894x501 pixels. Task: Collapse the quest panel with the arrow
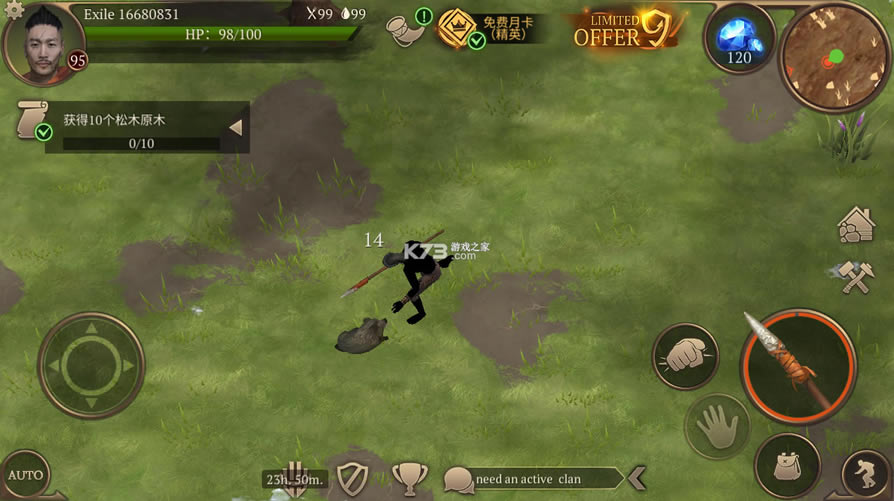[235, 128]
